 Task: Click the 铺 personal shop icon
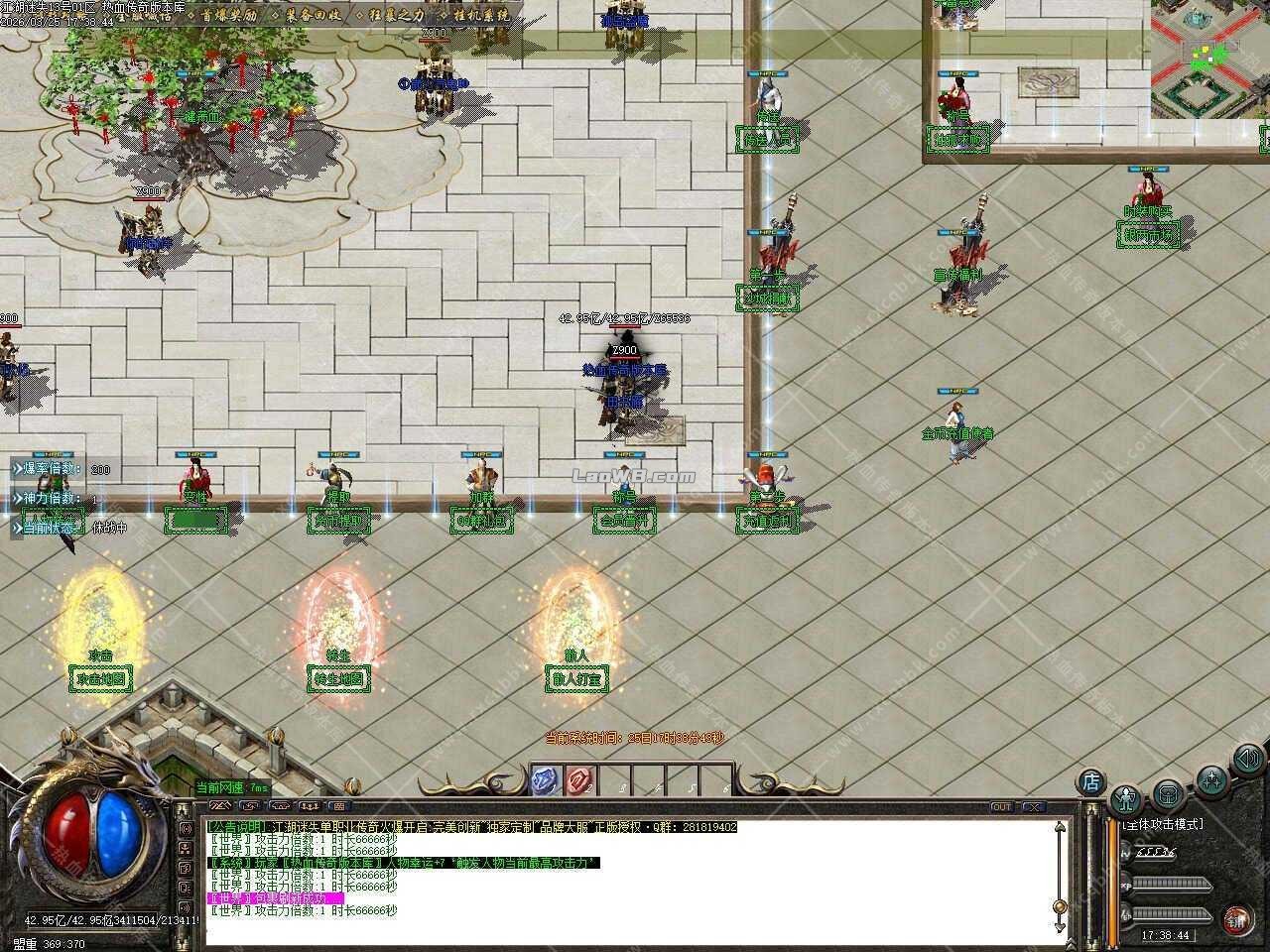1237,918
